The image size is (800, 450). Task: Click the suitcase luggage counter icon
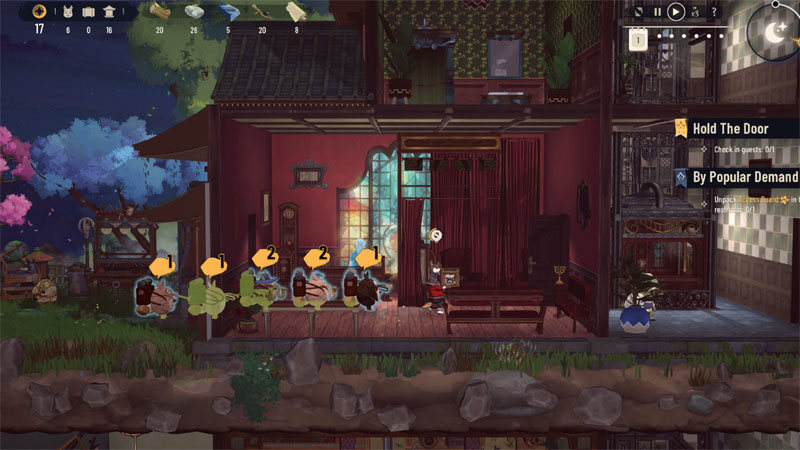coord(88,12)
